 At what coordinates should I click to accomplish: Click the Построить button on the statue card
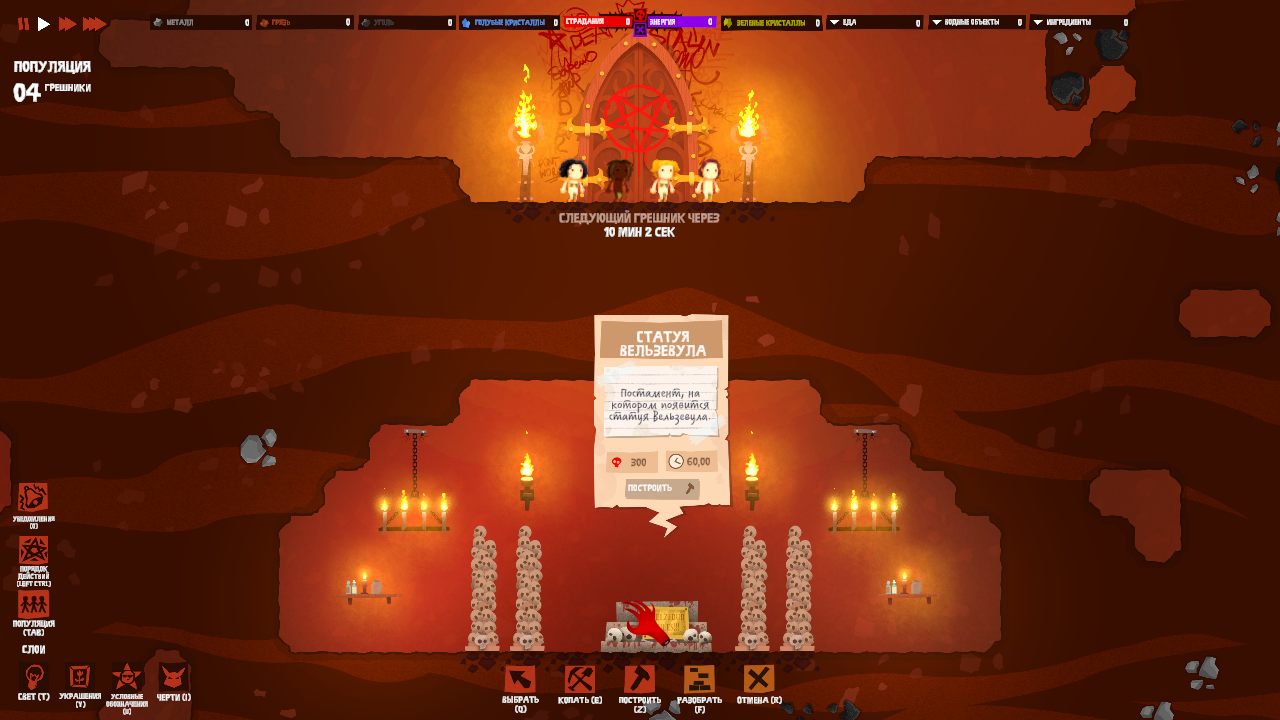pyautogui.click(x=662, y=488)
